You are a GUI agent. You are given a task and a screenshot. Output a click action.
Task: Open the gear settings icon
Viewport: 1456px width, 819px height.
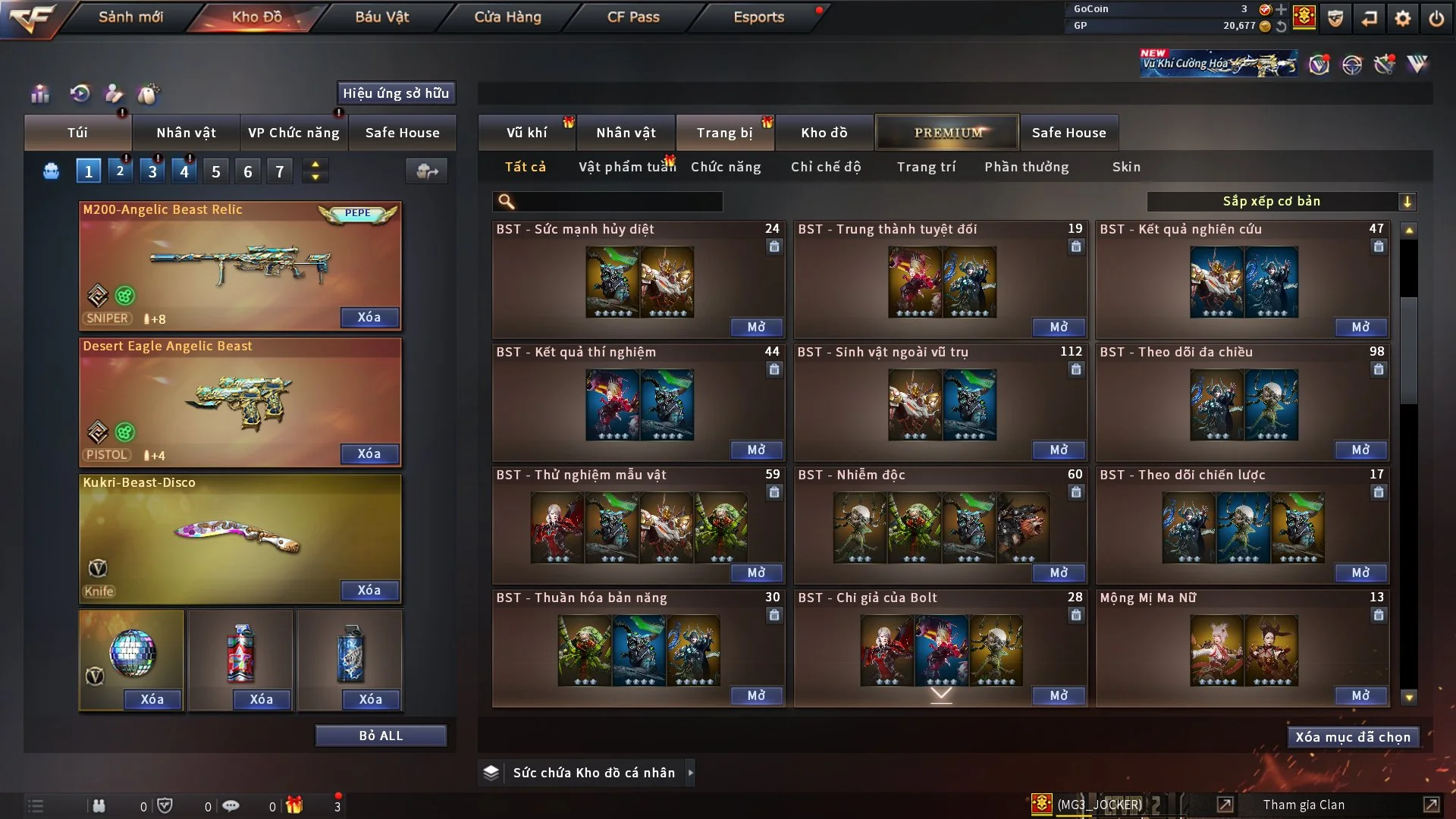pos(1403,17)
